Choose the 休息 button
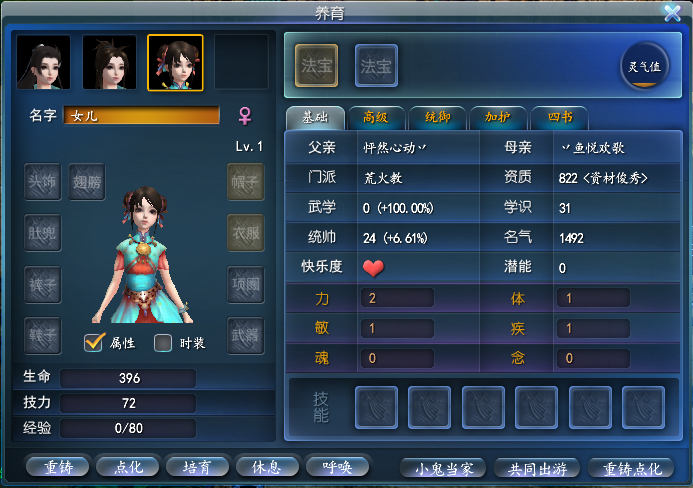The image size is (693, 488). tap(266, 466)
